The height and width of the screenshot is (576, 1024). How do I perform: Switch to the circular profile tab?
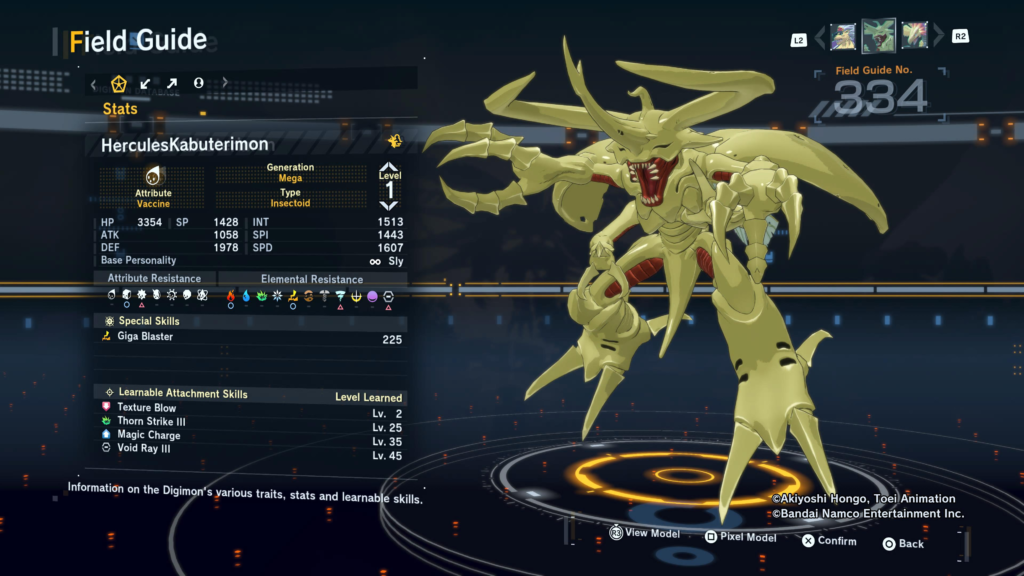[x=198, y=83]
